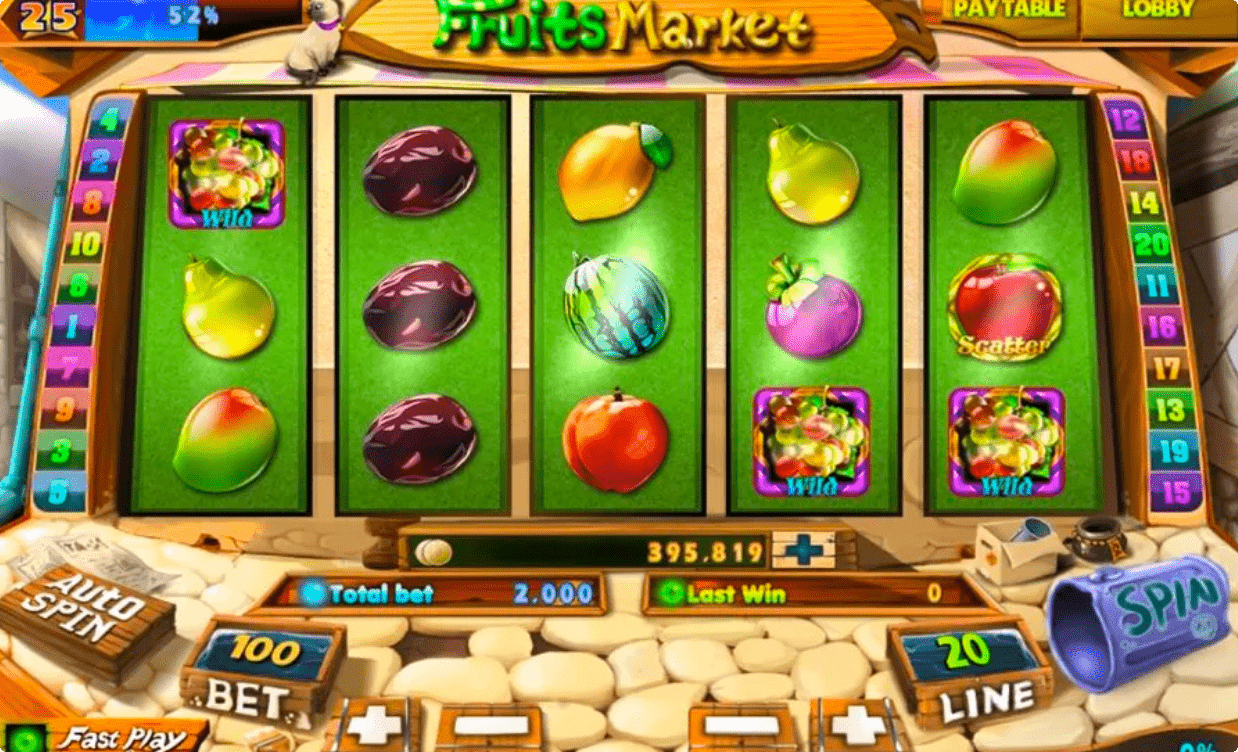Select payline 17 marker
The width and height of the screenshot is (1238, 752).
pyautogui.click(x=1165, y=368)
